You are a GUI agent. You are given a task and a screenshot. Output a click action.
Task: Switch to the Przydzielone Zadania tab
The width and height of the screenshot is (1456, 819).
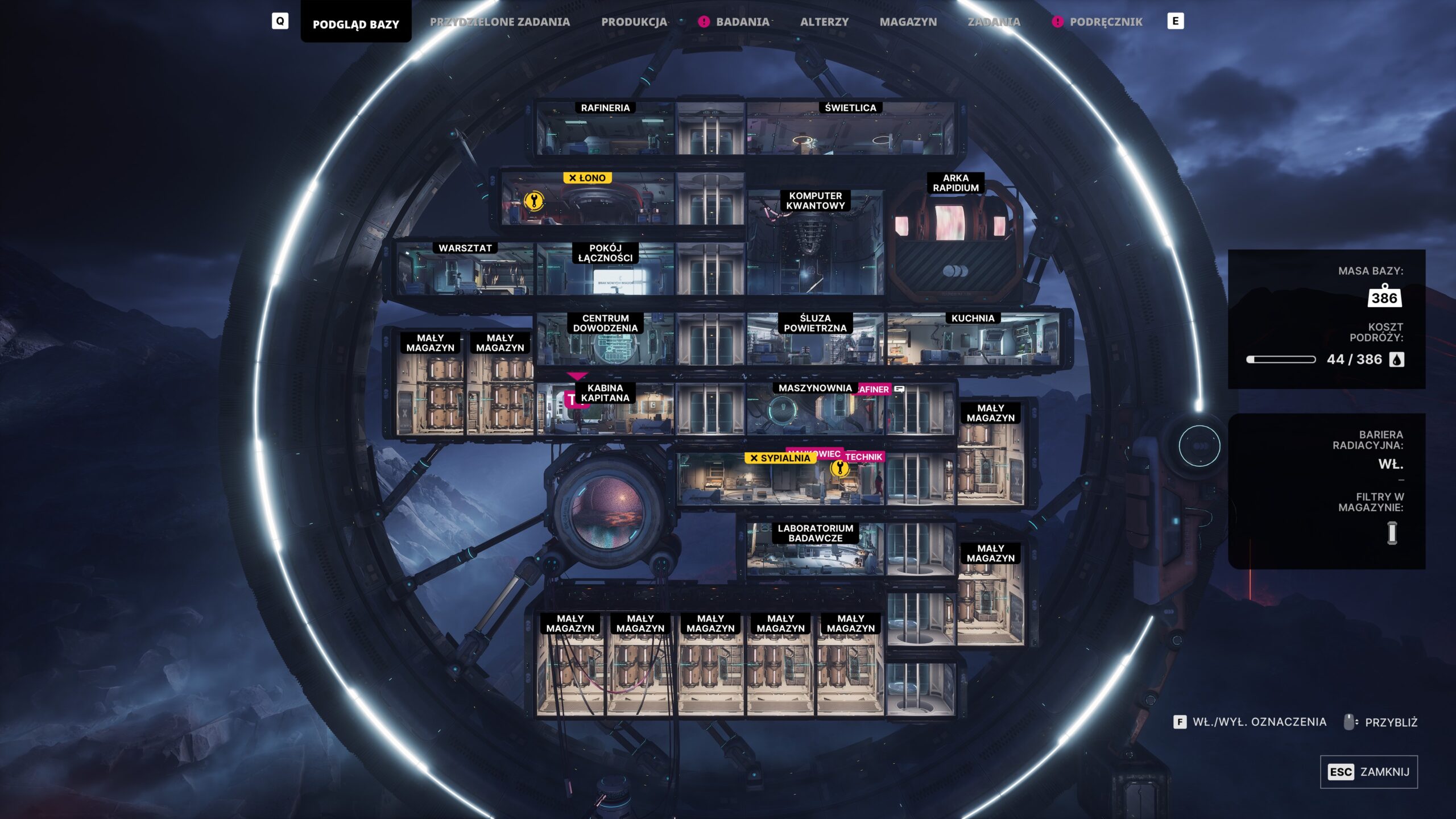point(499,22)
